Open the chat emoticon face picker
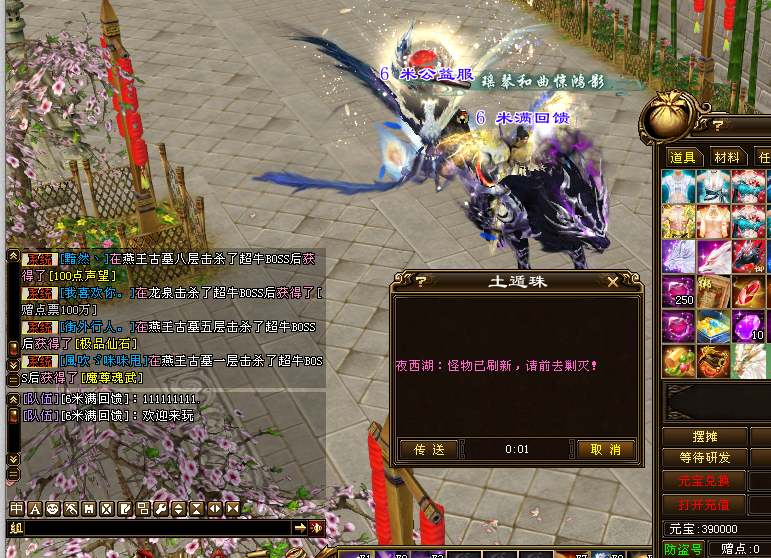The image size is (771, 558). click(x=53, y=509)
